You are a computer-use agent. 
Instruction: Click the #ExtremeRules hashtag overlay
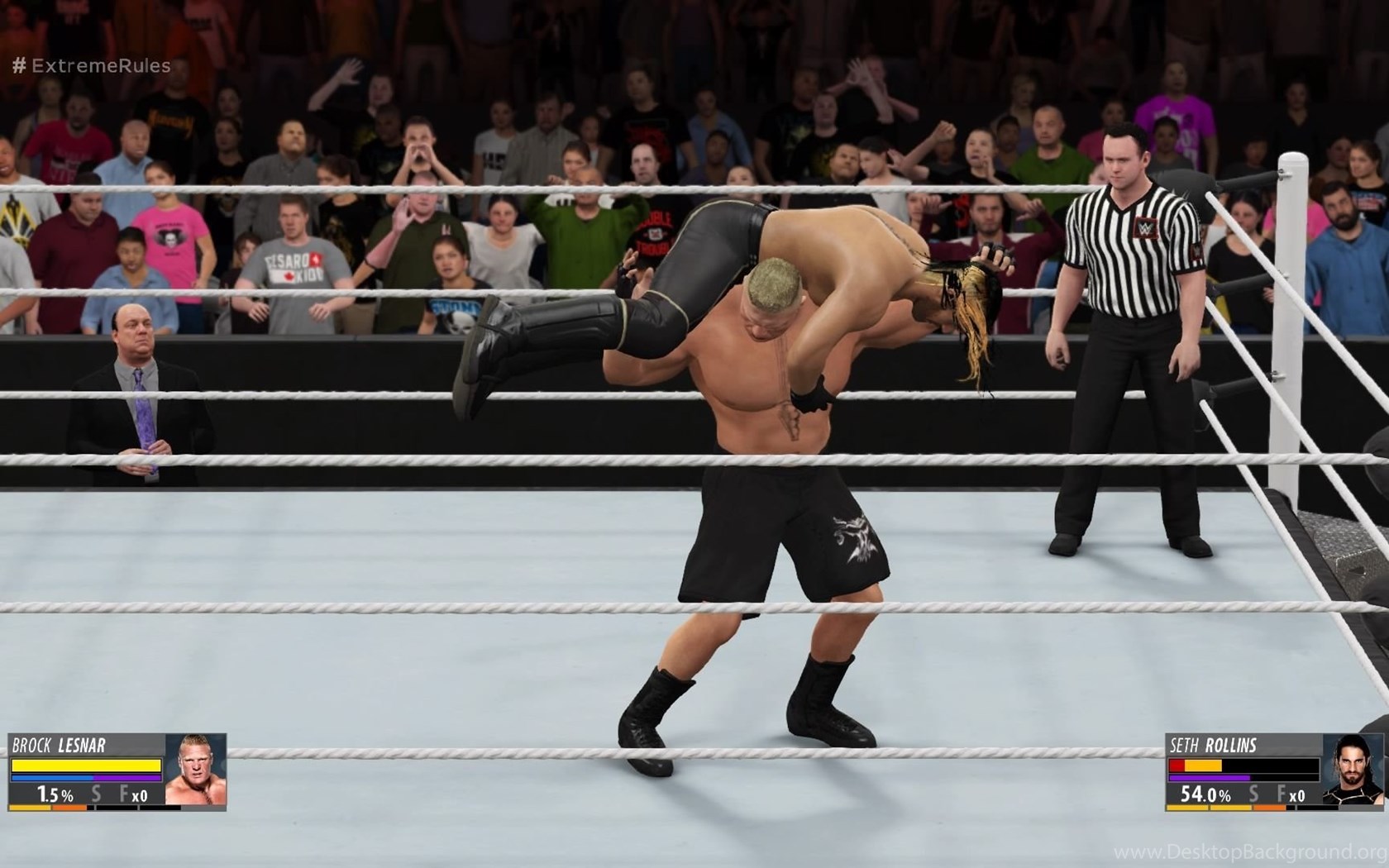(x=91, y=66)
